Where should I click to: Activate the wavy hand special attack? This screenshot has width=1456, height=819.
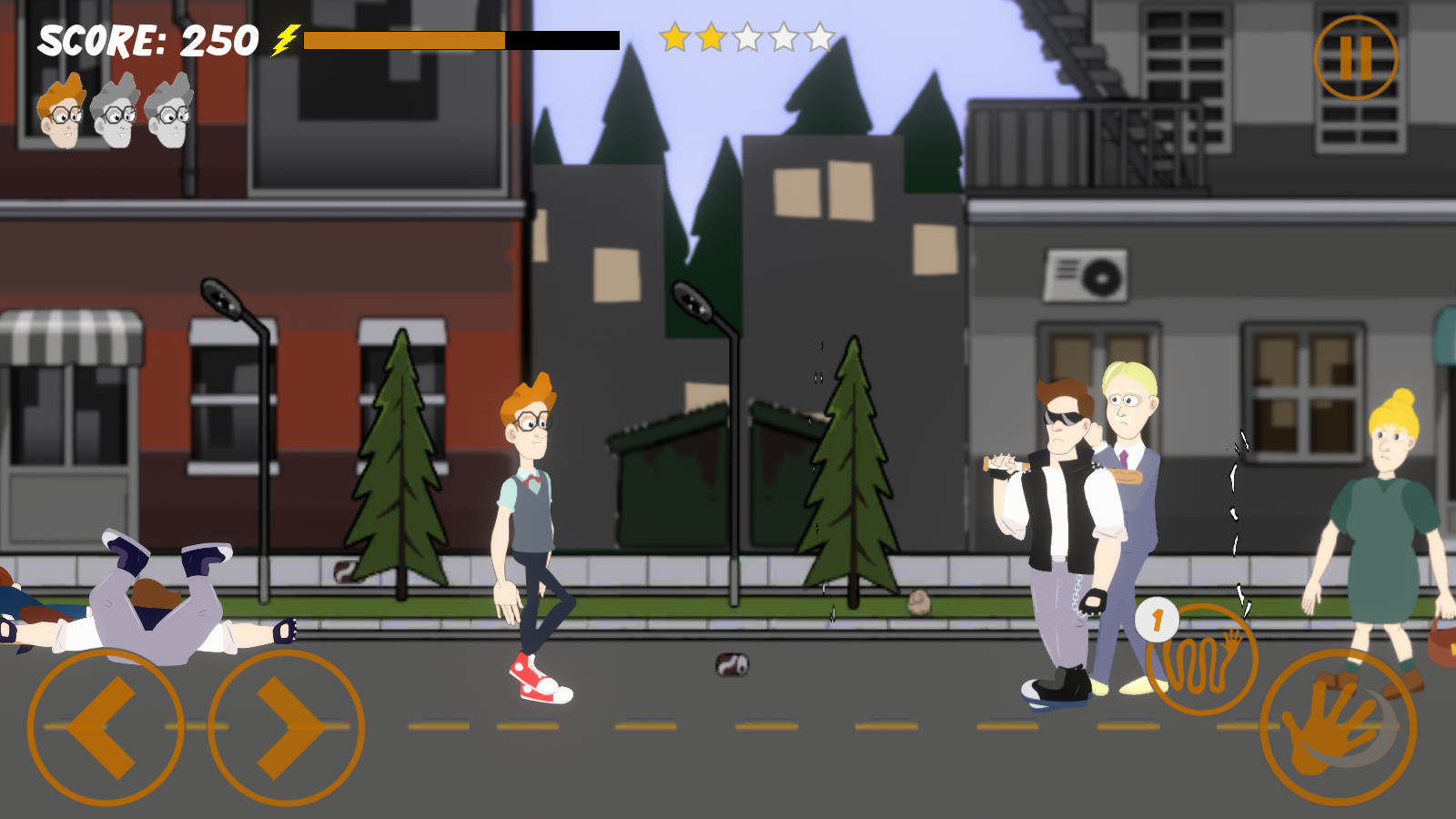tap(1202, 659)
